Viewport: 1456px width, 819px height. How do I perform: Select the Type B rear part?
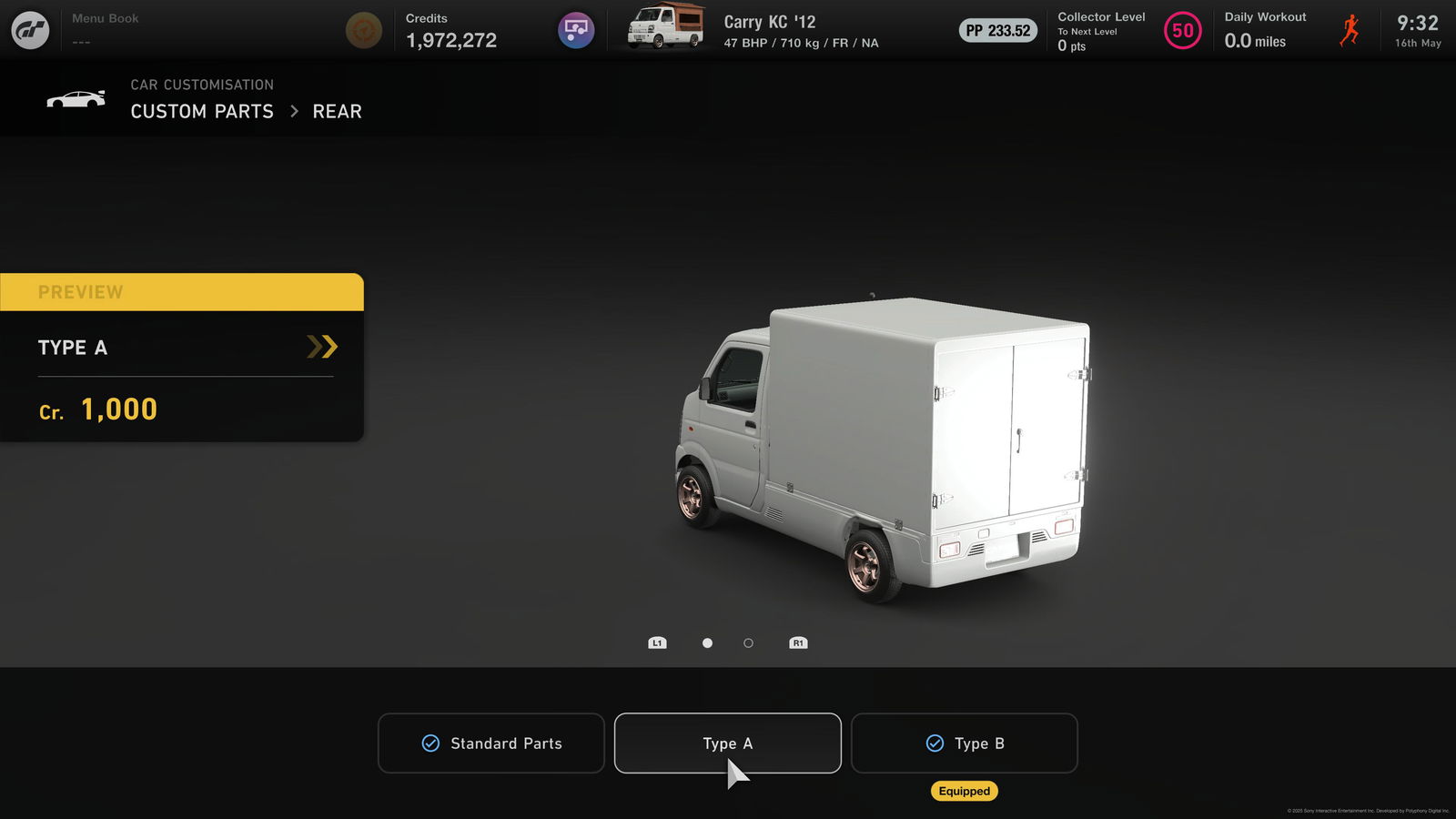pos(964,743)
